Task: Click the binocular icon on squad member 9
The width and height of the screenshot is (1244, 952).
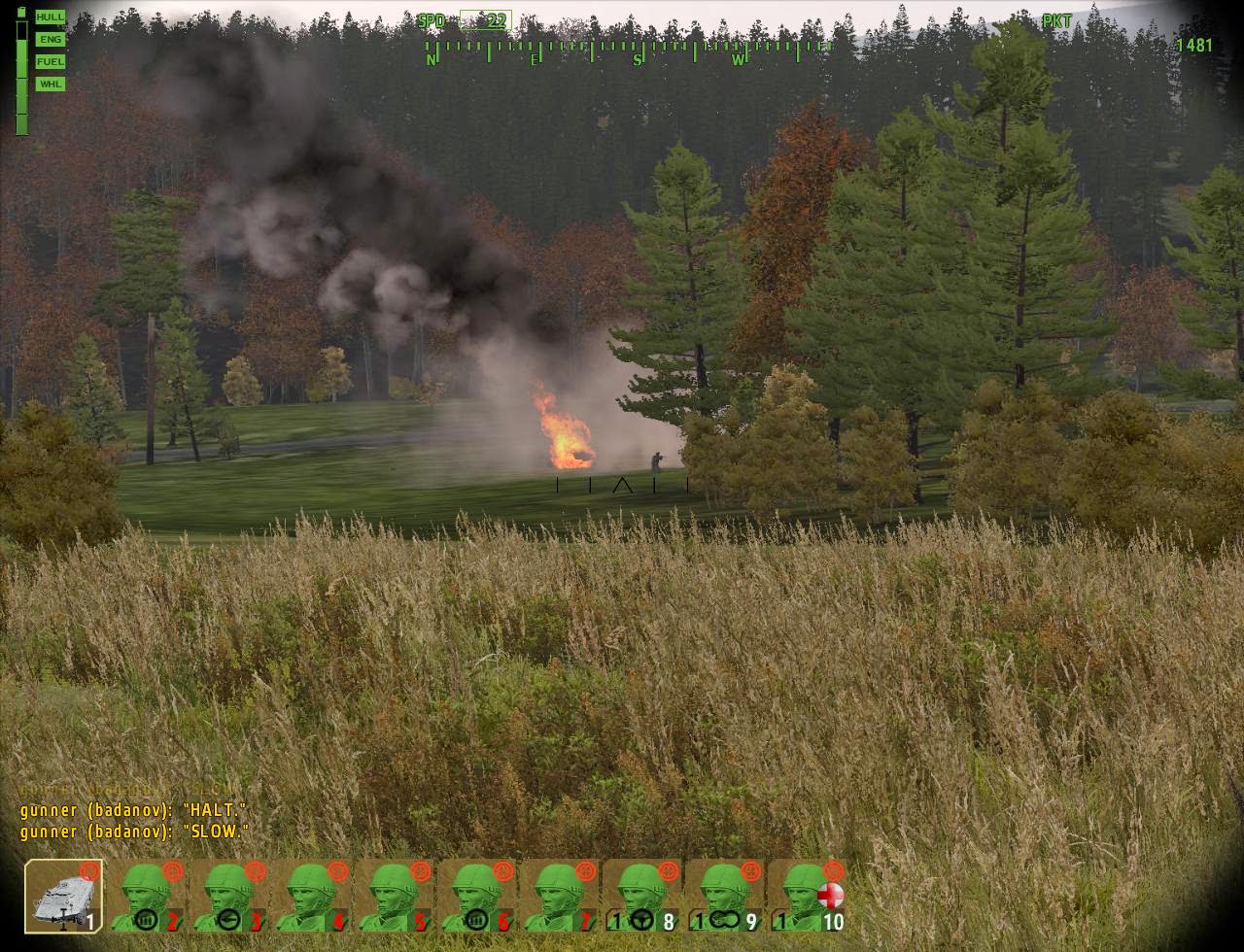Action: [726, 920]
